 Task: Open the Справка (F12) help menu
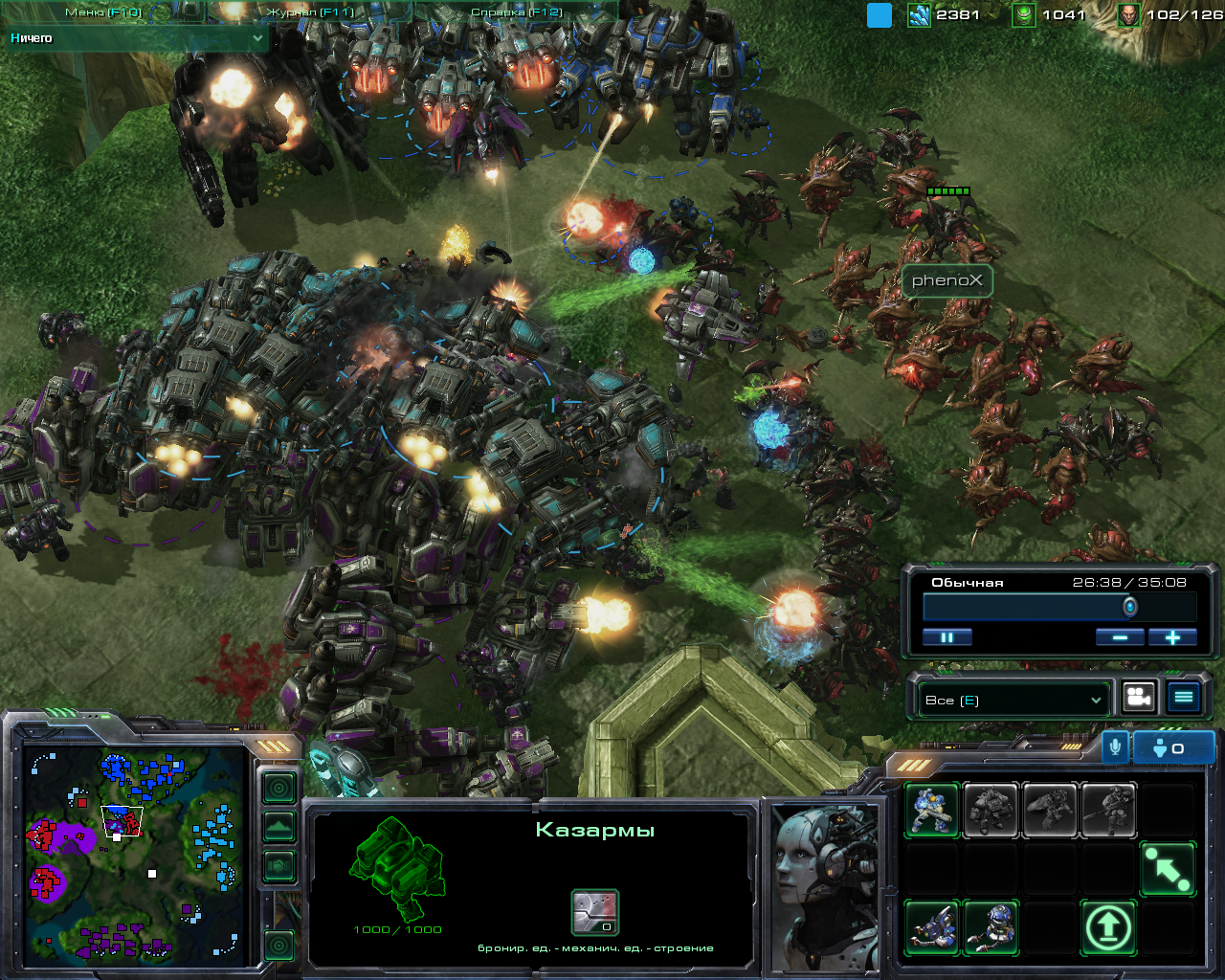click(516, 12)
